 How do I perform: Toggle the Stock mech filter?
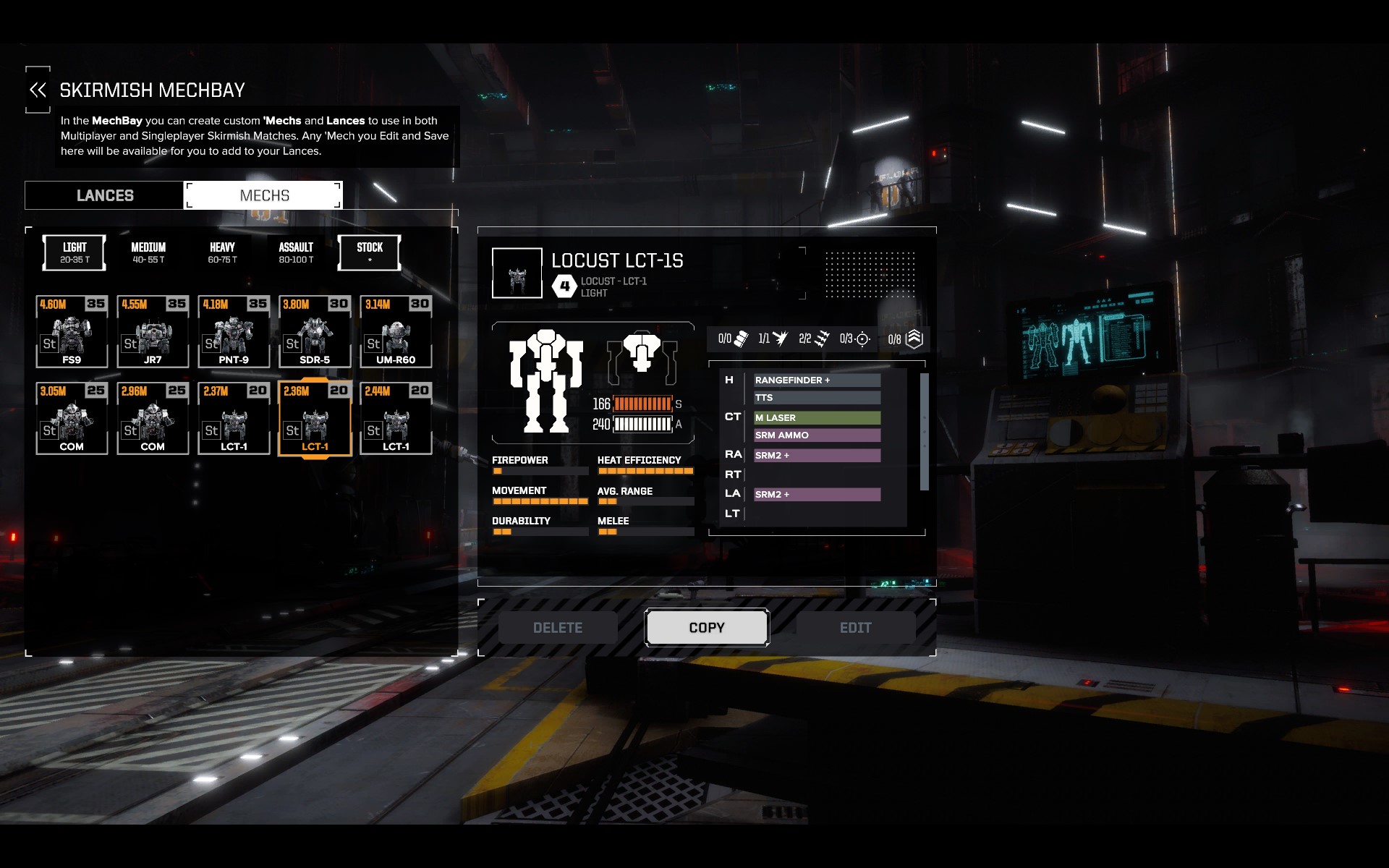point(370,252)
